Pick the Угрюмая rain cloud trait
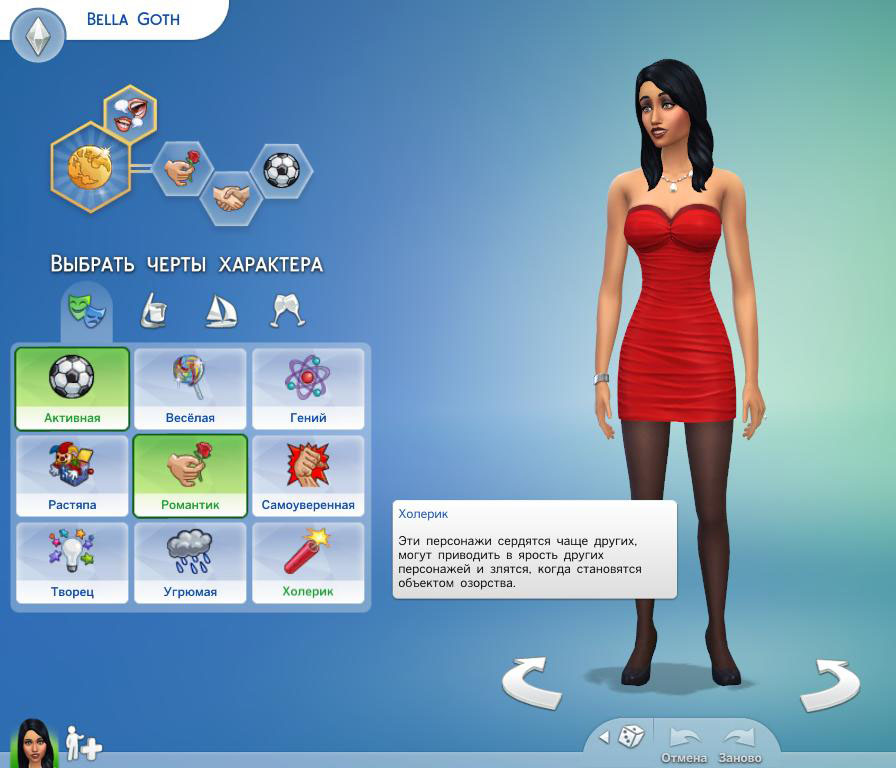896x768 pixels. [190, 562]
